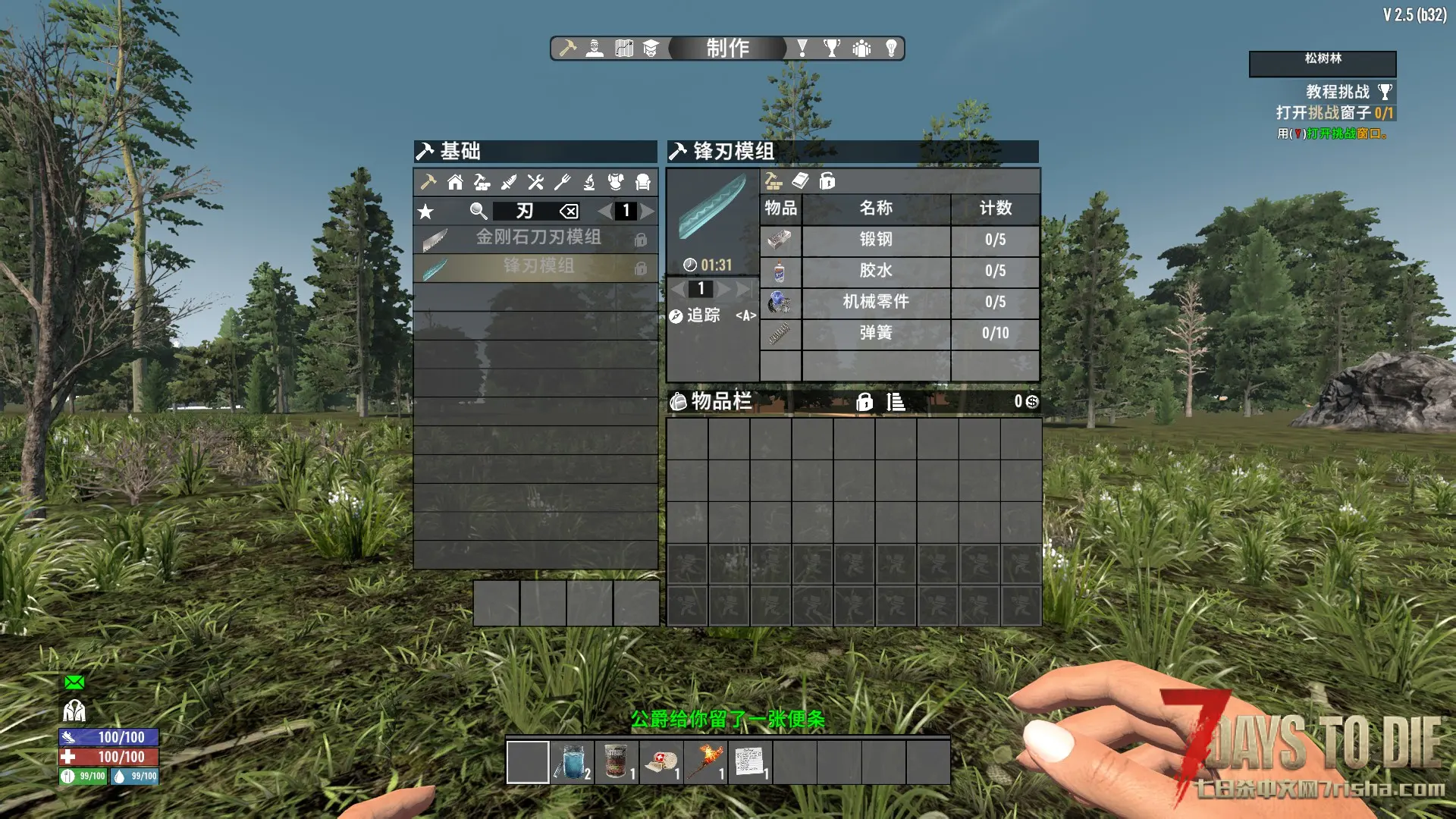Sort the 物品栏 inventory with the sort icon
The image size is (1456, 819).
click(x=896, y=402)
